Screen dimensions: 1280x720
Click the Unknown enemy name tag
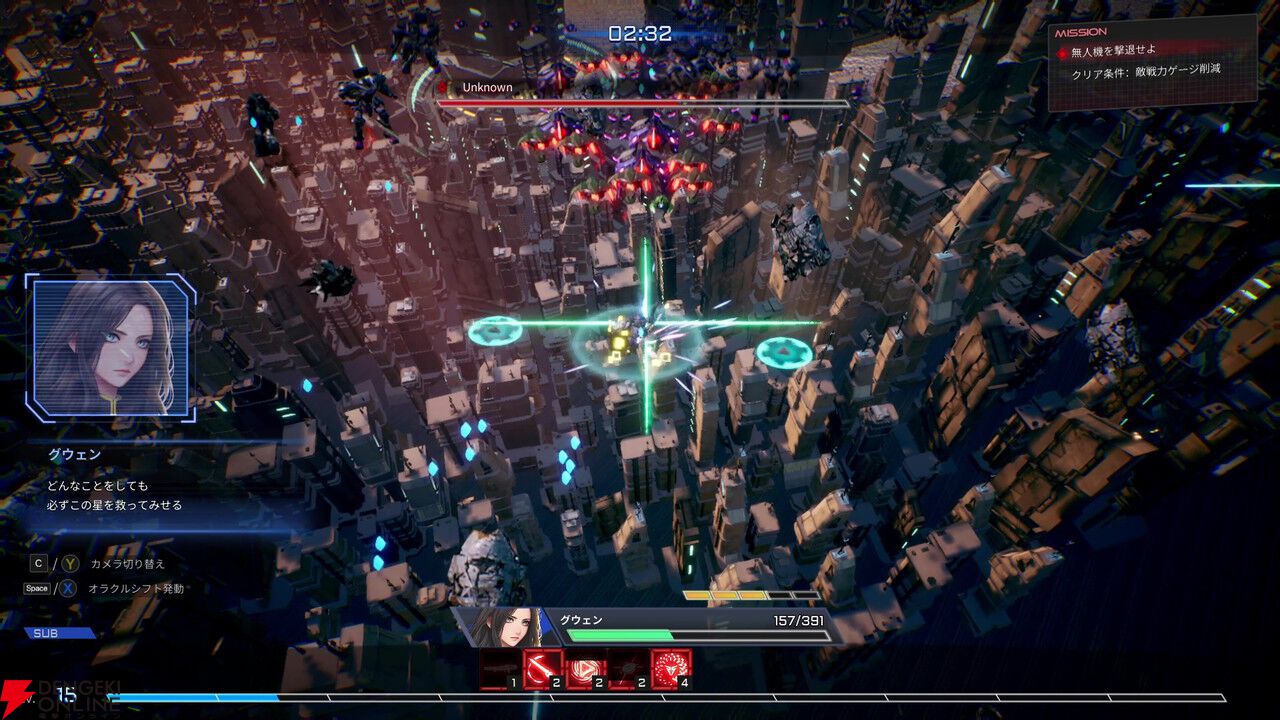486,88
